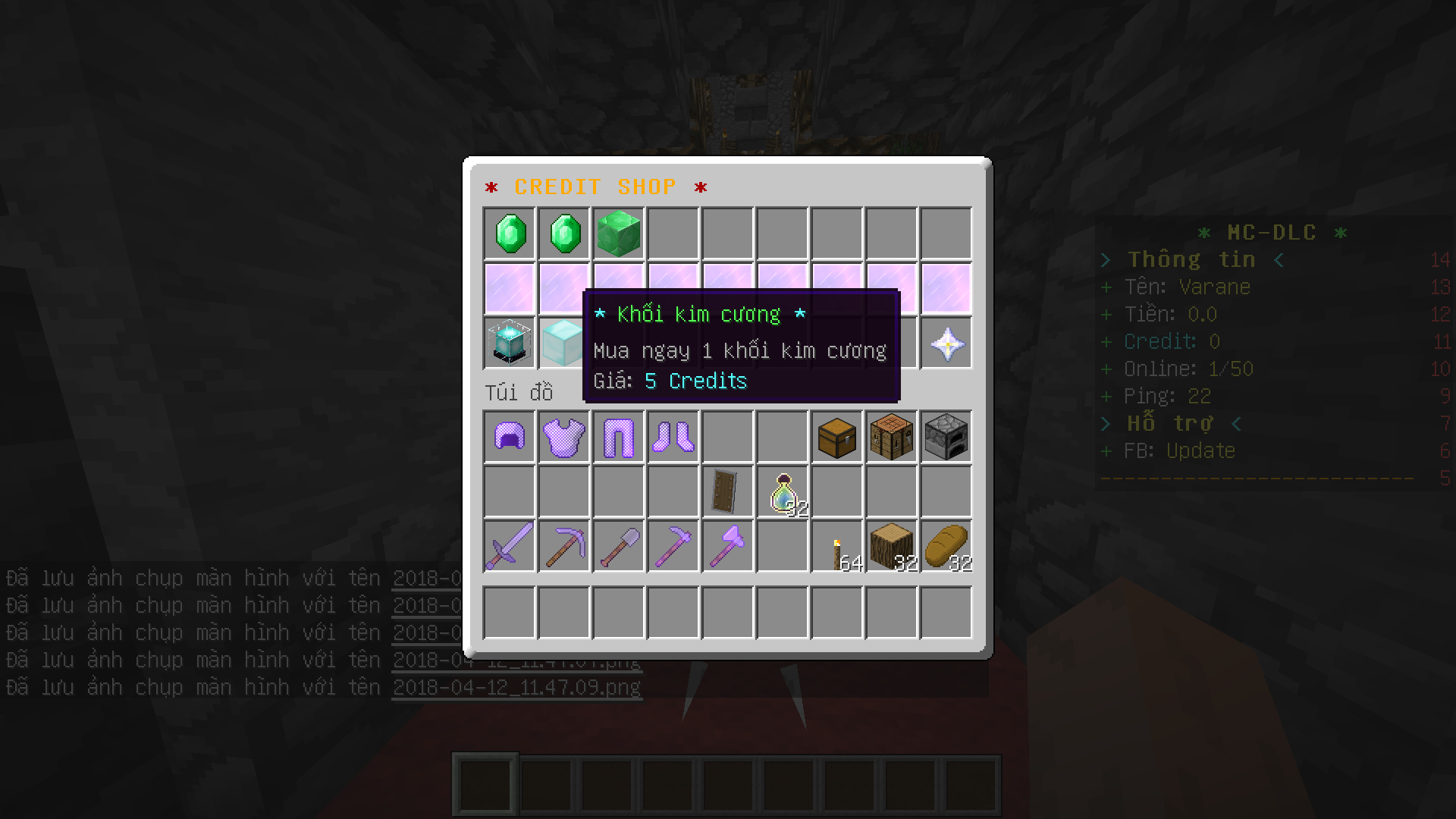
Task: Click the purple leggings in inventory
Action: [x=619, y=437]
